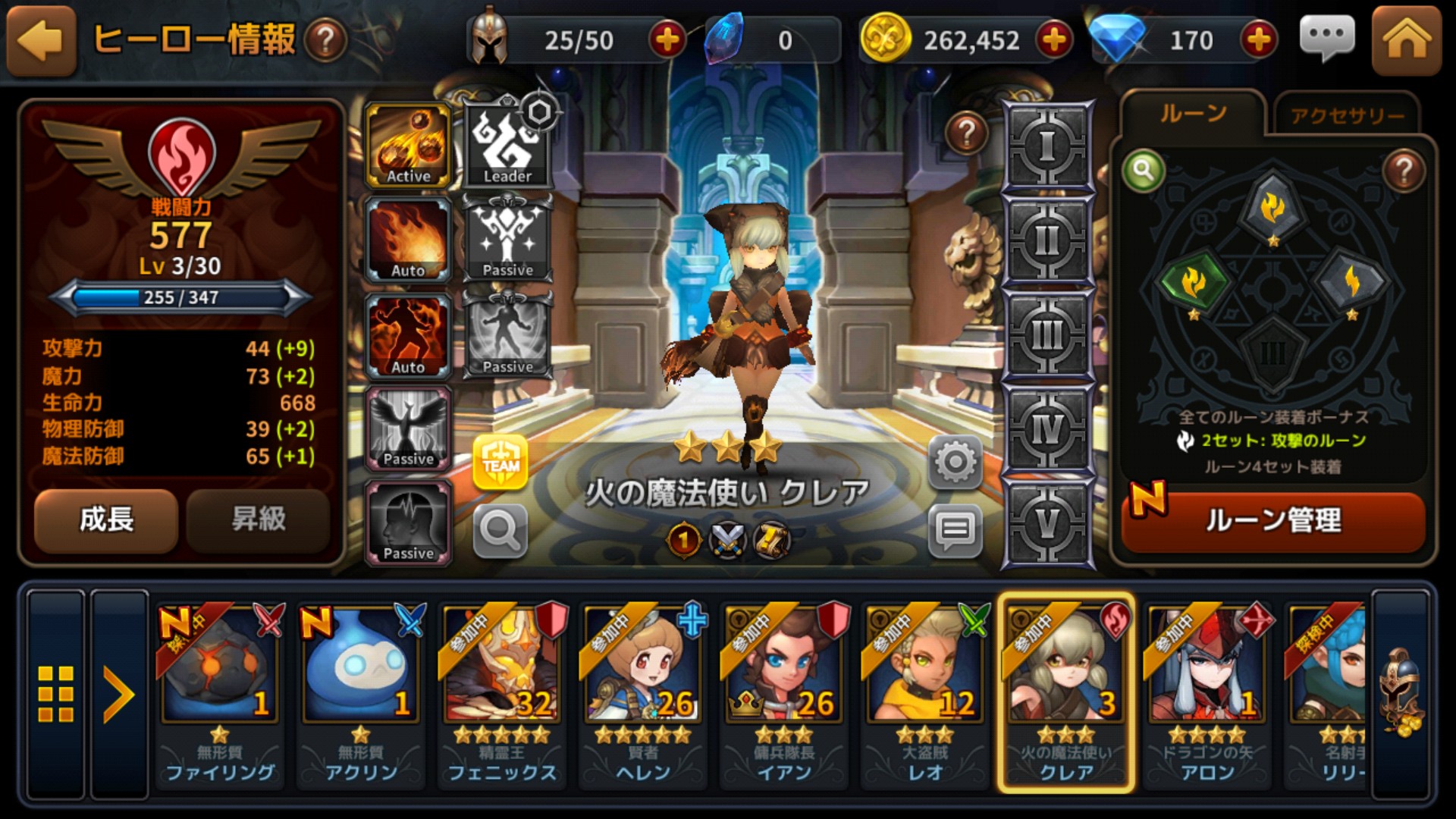Go back with the arrow button
Image resolution: width=1456 pixels, height=819 pixels.
pos(41,41)
